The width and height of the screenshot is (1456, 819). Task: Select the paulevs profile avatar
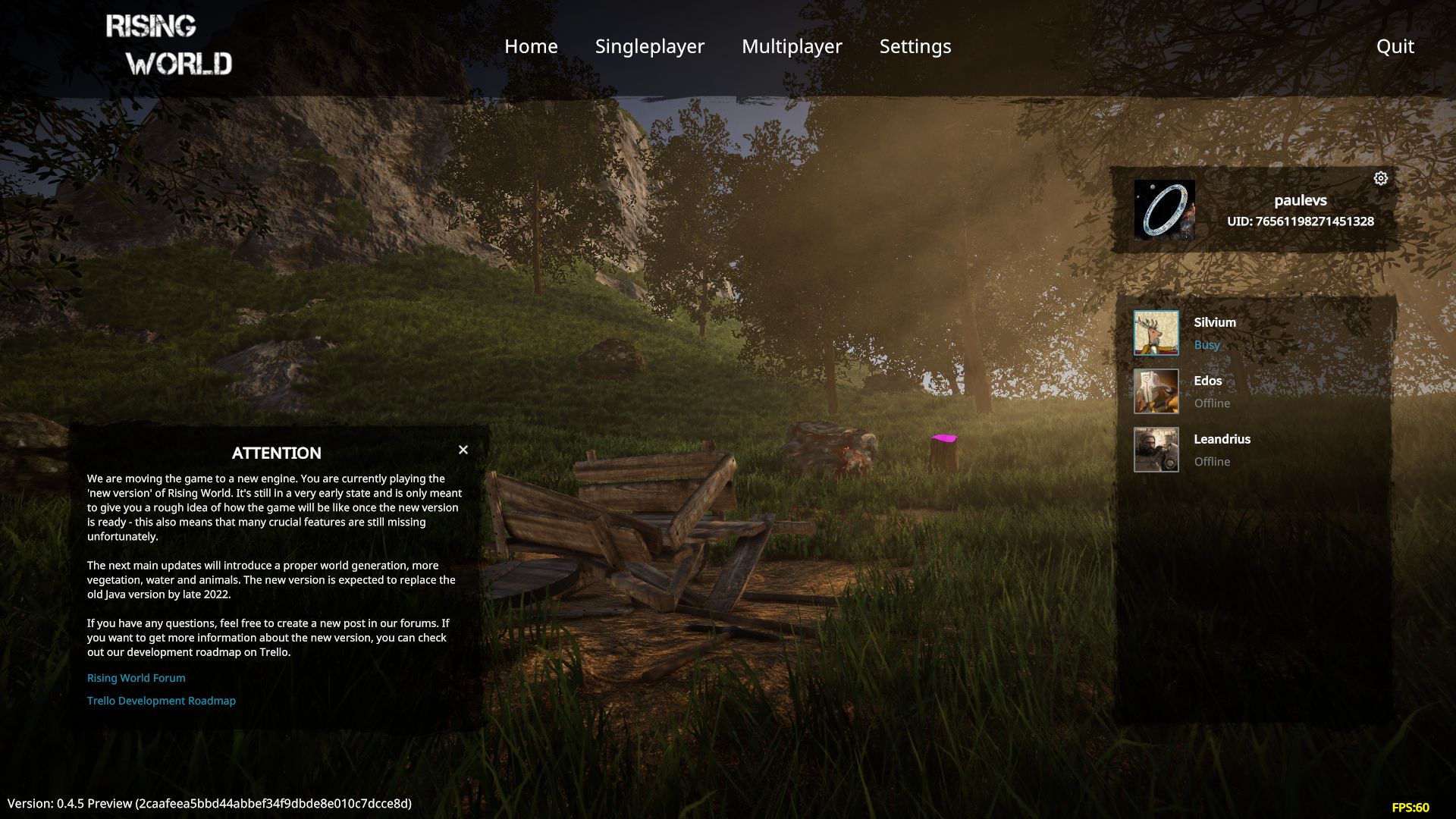tap(1164, 210)
